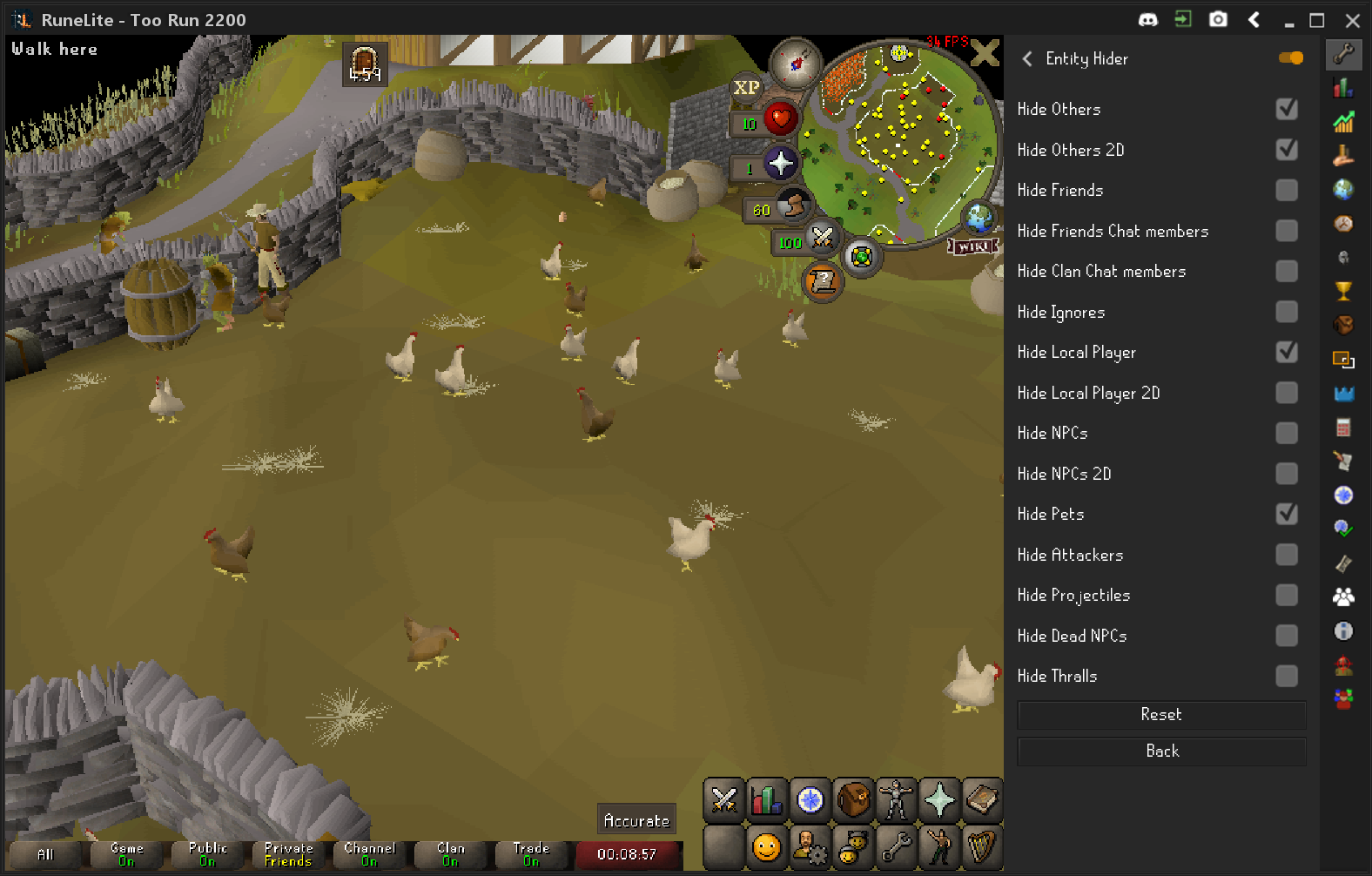Enable Hide Projectiles
This screenshot has height=876, width=1372.
pyautogui.click(x=1286, y=595)
